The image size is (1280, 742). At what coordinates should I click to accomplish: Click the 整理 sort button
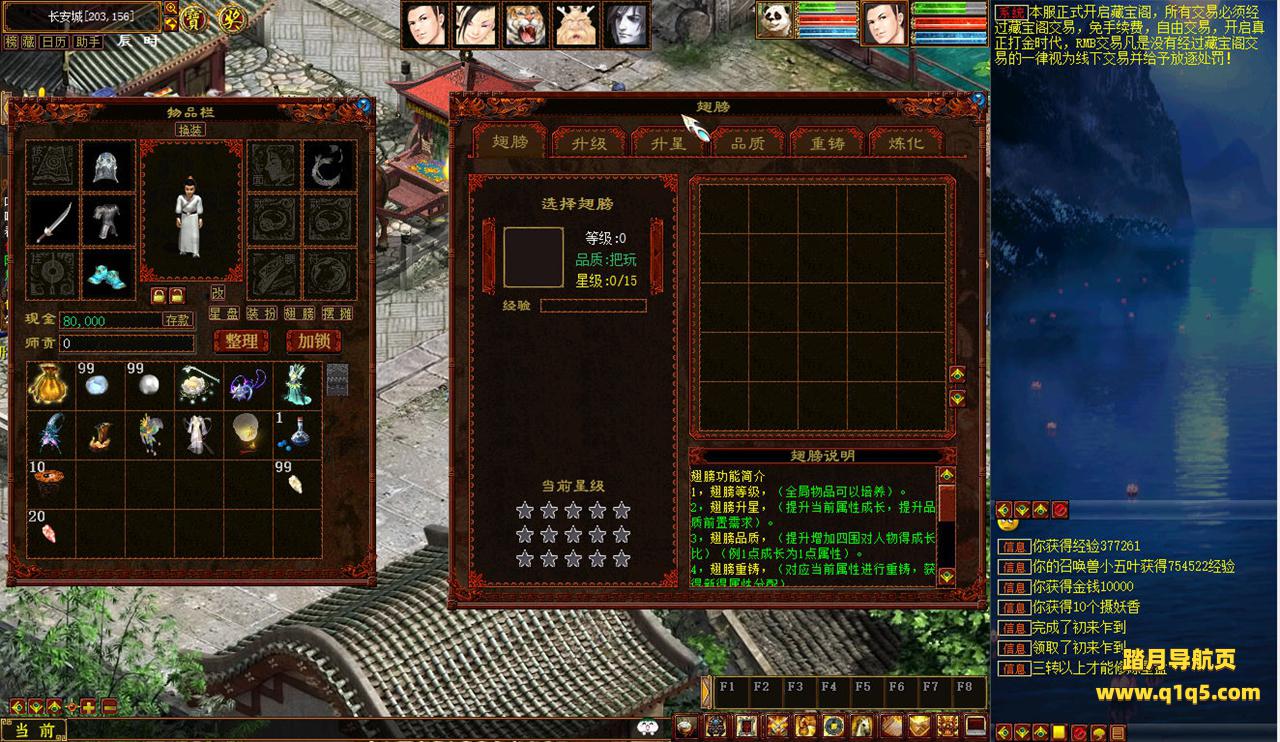click(242, 341)
